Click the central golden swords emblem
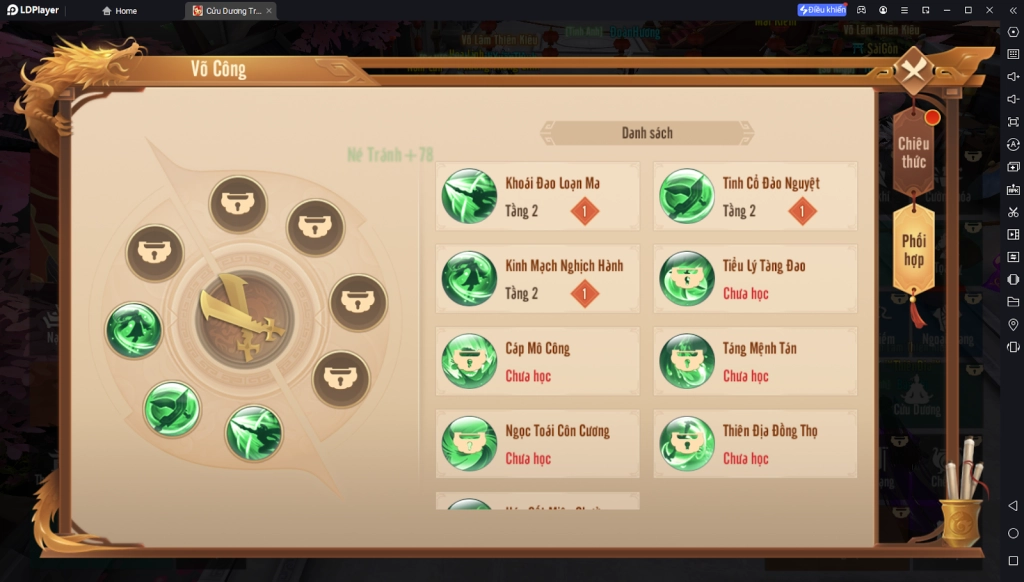 (x=244, y=320)
